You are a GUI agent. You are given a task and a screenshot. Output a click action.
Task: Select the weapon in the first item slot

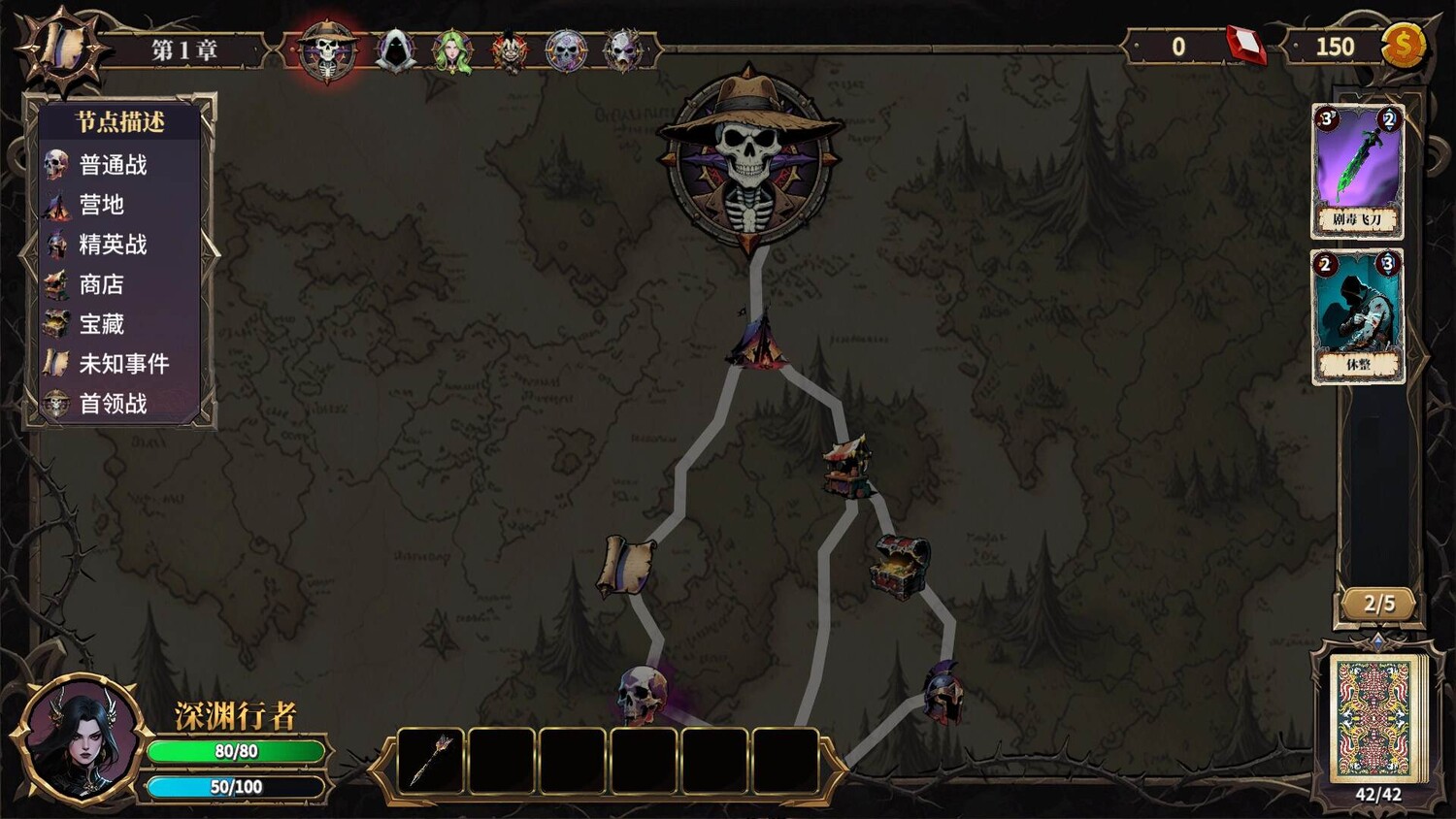click(x=432, y=762)
